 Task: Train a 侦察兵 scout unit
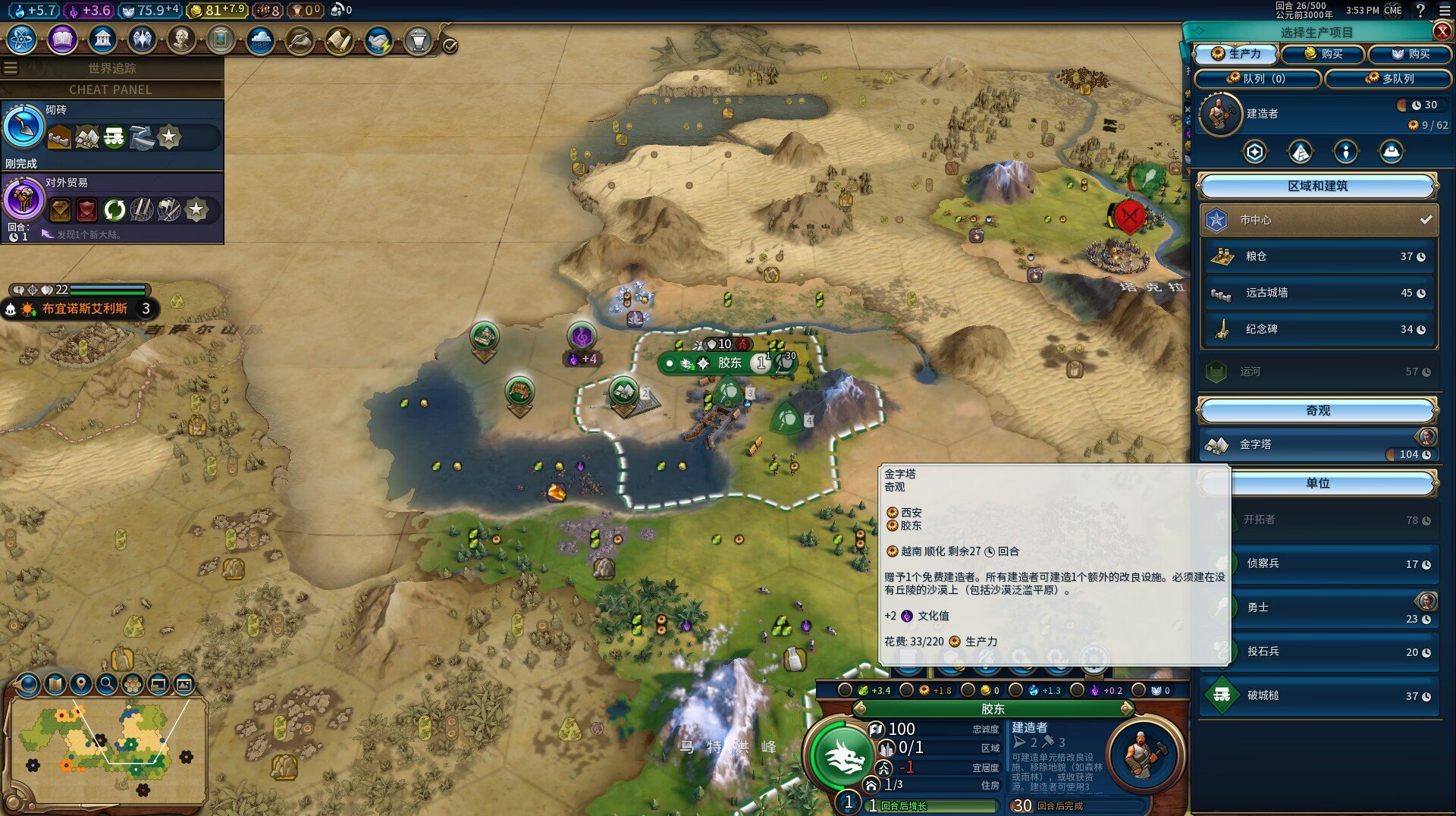pos(1319,563)
